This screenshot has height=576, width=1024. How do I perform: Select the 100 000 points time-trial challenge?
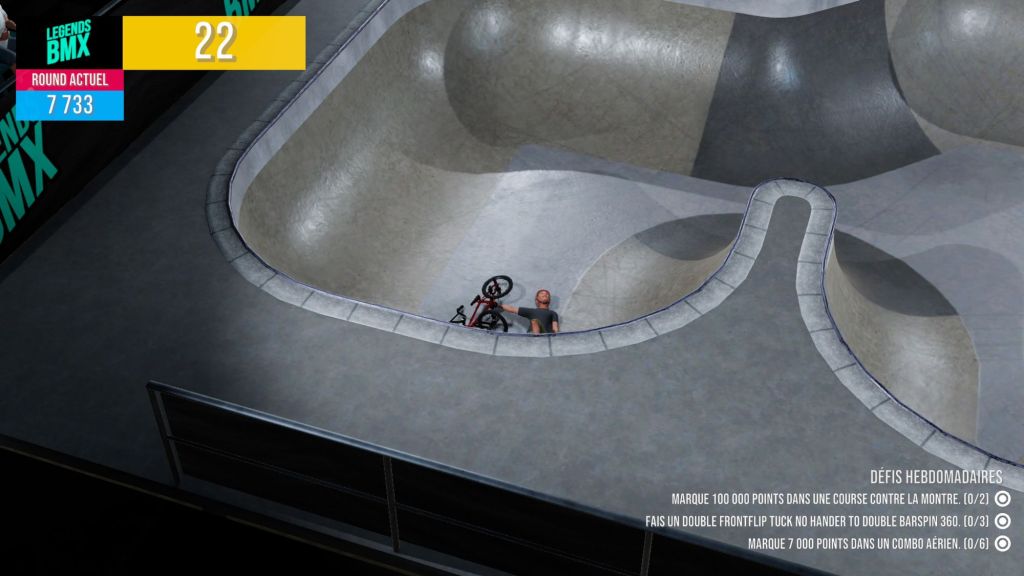coord(829,498)
